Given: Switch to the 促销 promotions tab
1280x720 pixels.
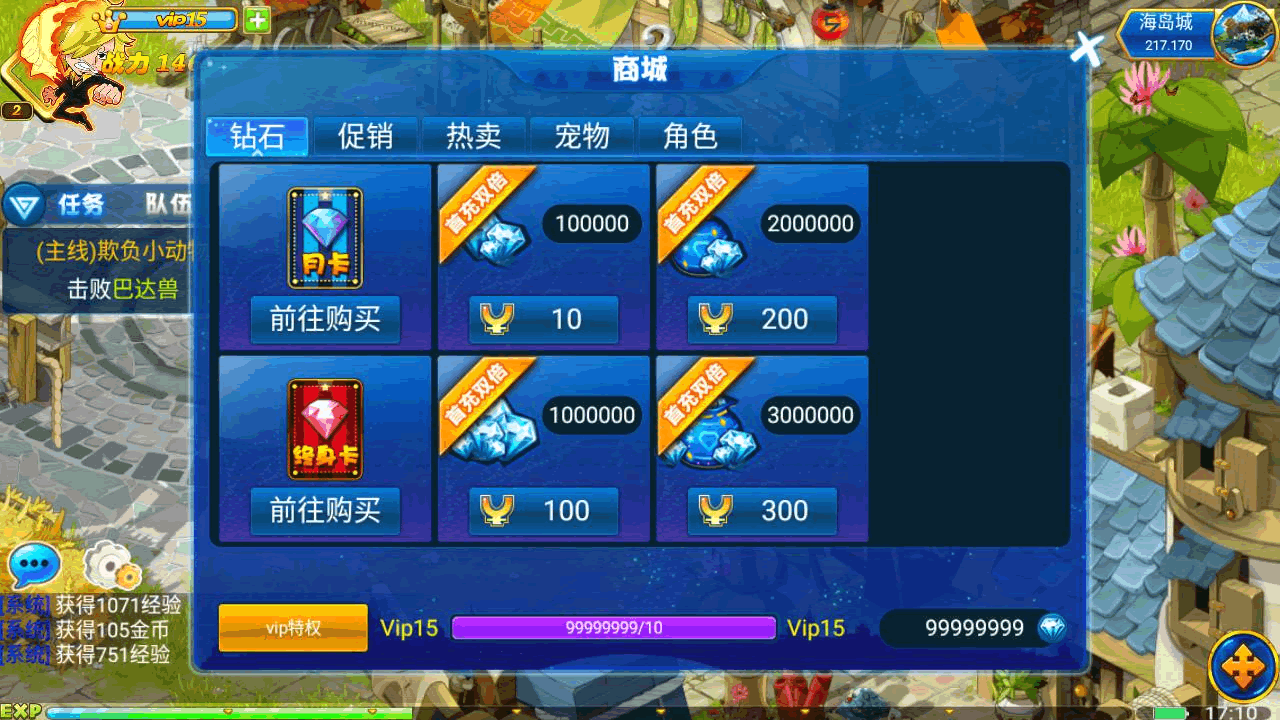Looking at the screenshot, I should click(x=365, y=136).
